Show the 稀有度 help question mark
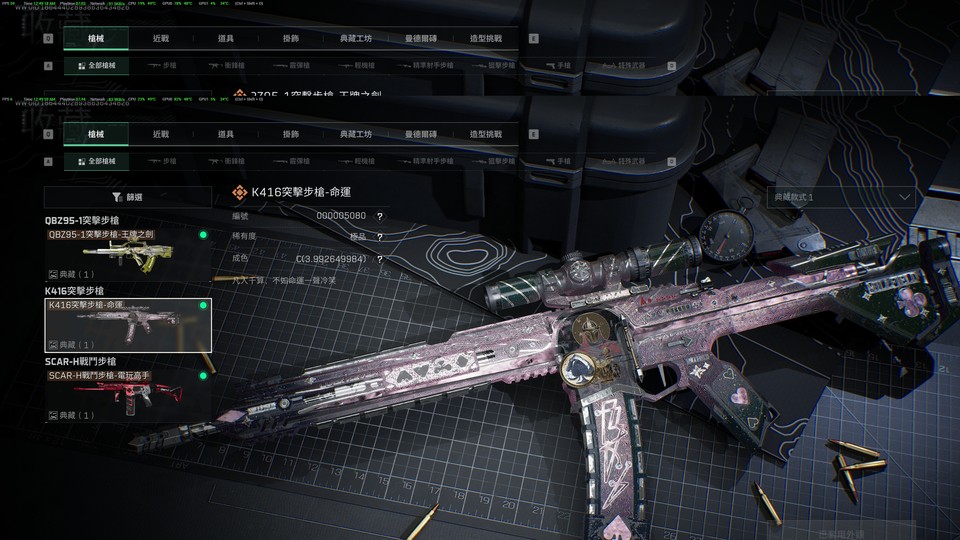The height and width of the screenshot is (540, 960). point(380,237)
